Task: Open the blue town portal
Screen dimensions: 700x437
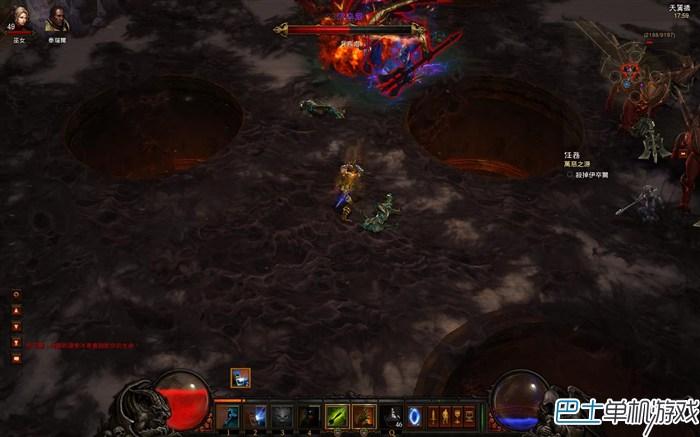Action: click(415, 415)
